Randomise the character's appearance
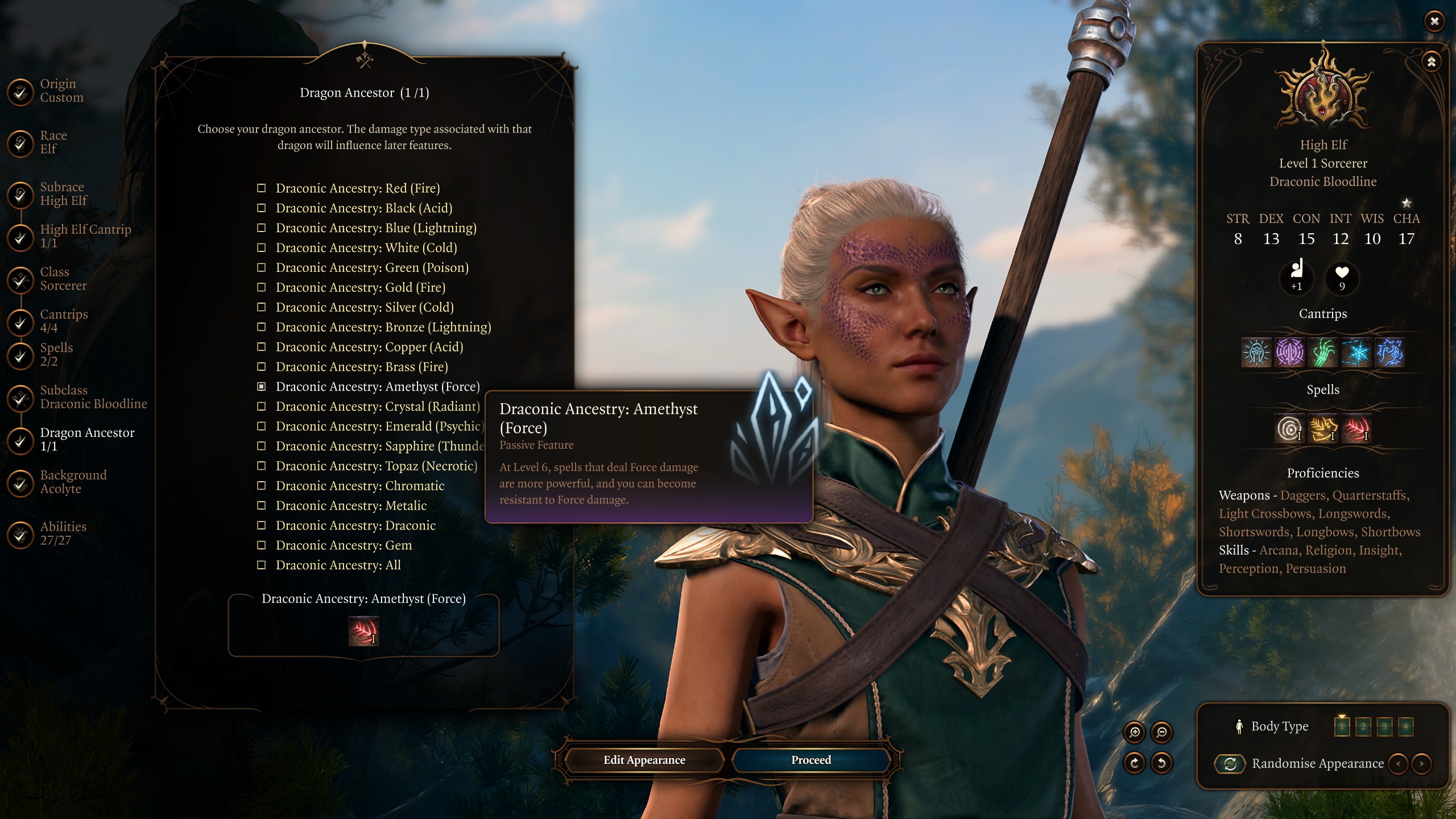The height and width of the screenshot is (819, 1456). (1230, 764)
